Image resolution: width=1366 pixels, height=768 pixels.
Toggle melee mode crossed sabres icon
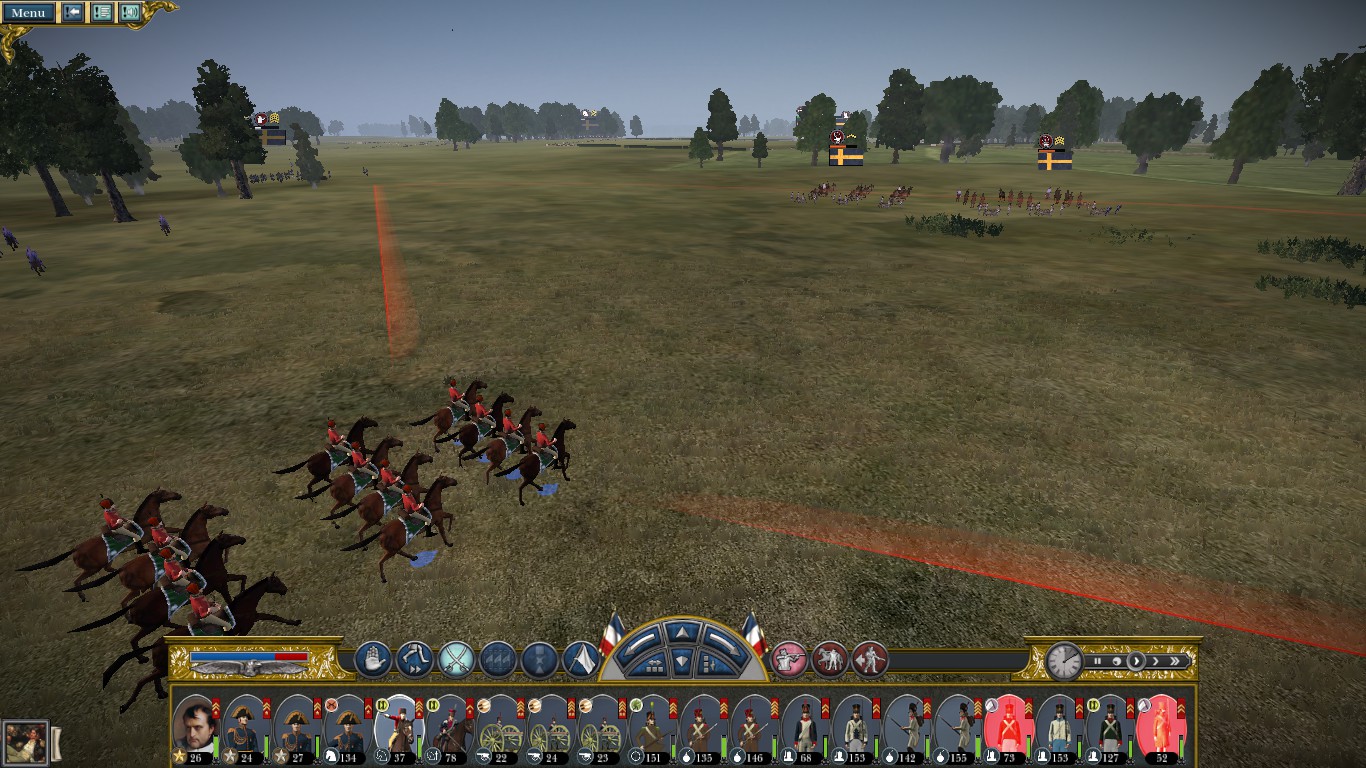tap(456, 659)
